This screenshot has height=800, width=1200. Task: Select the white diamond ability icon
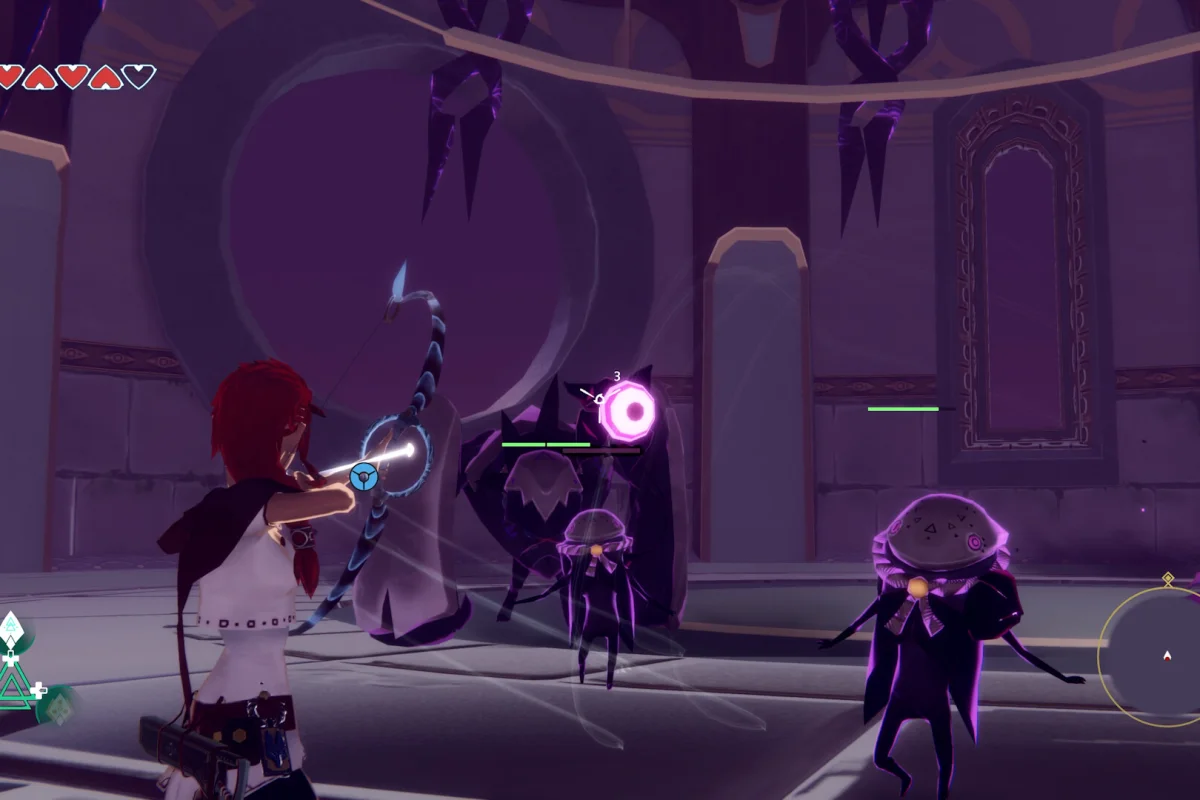11,627
